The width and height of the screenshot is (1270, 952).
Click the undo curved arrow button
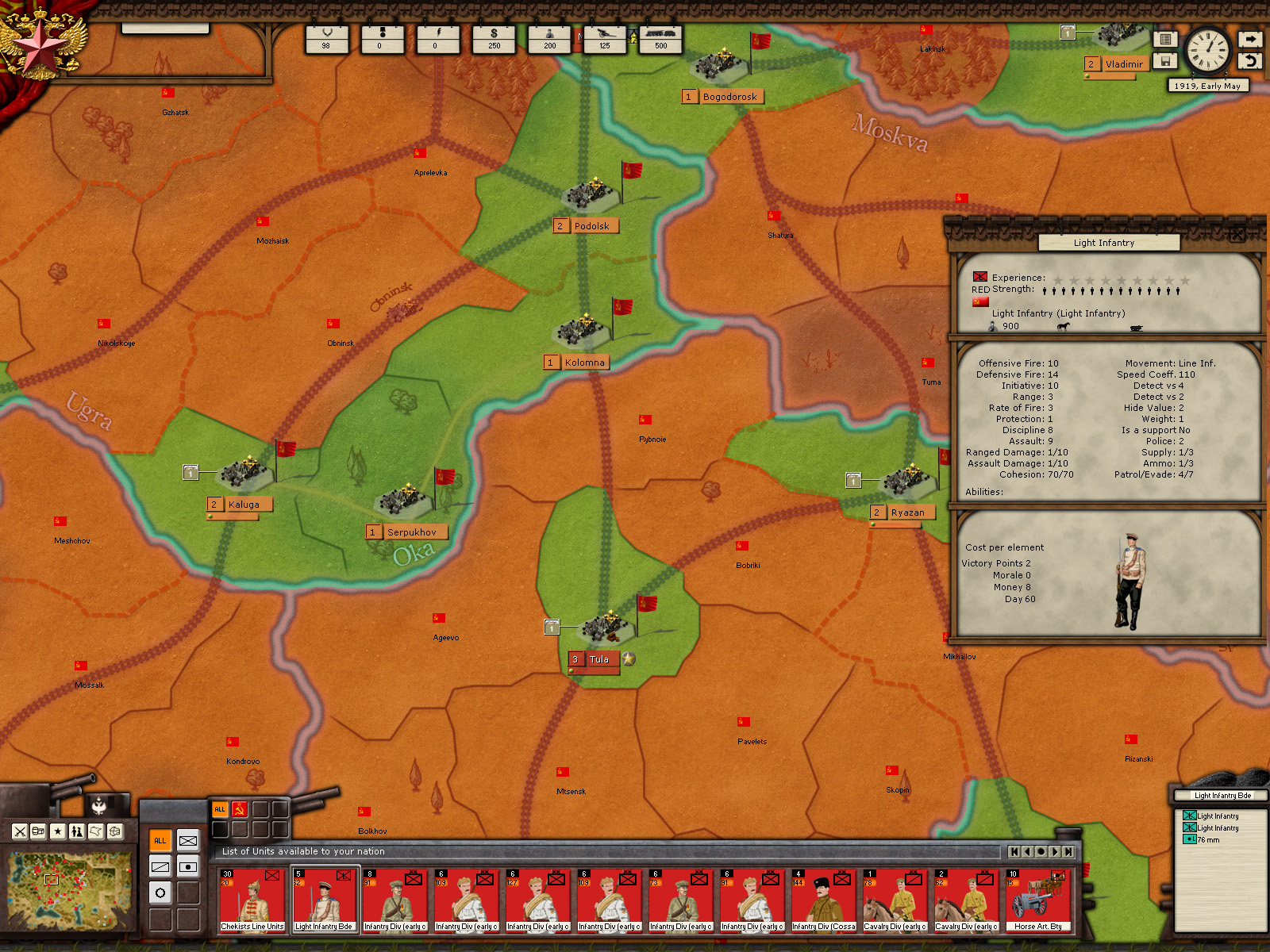pos(1250,60)
